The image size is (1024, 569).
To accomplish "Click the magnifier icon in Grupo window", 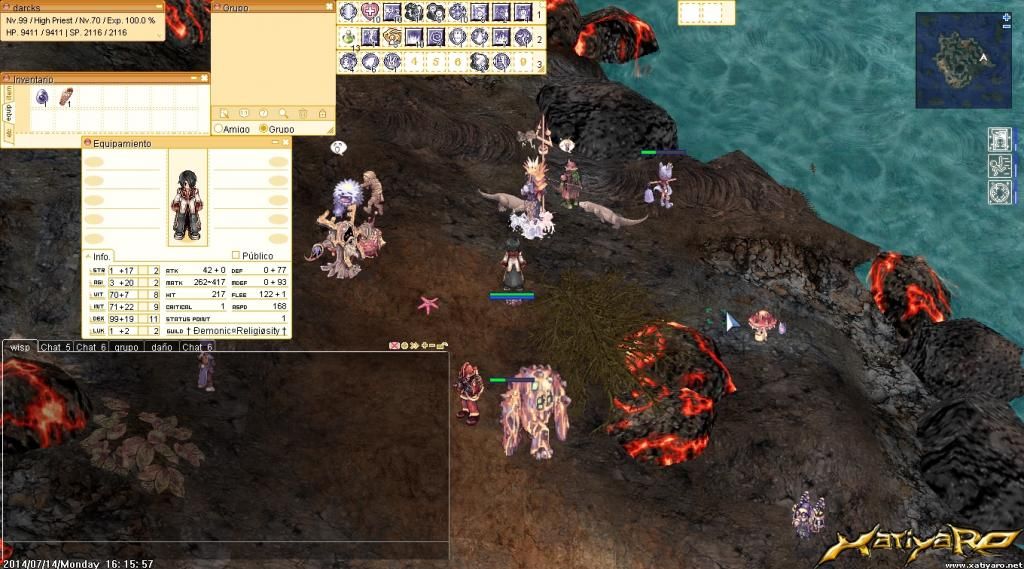I will pyautogui.click(x=283, y=114).
